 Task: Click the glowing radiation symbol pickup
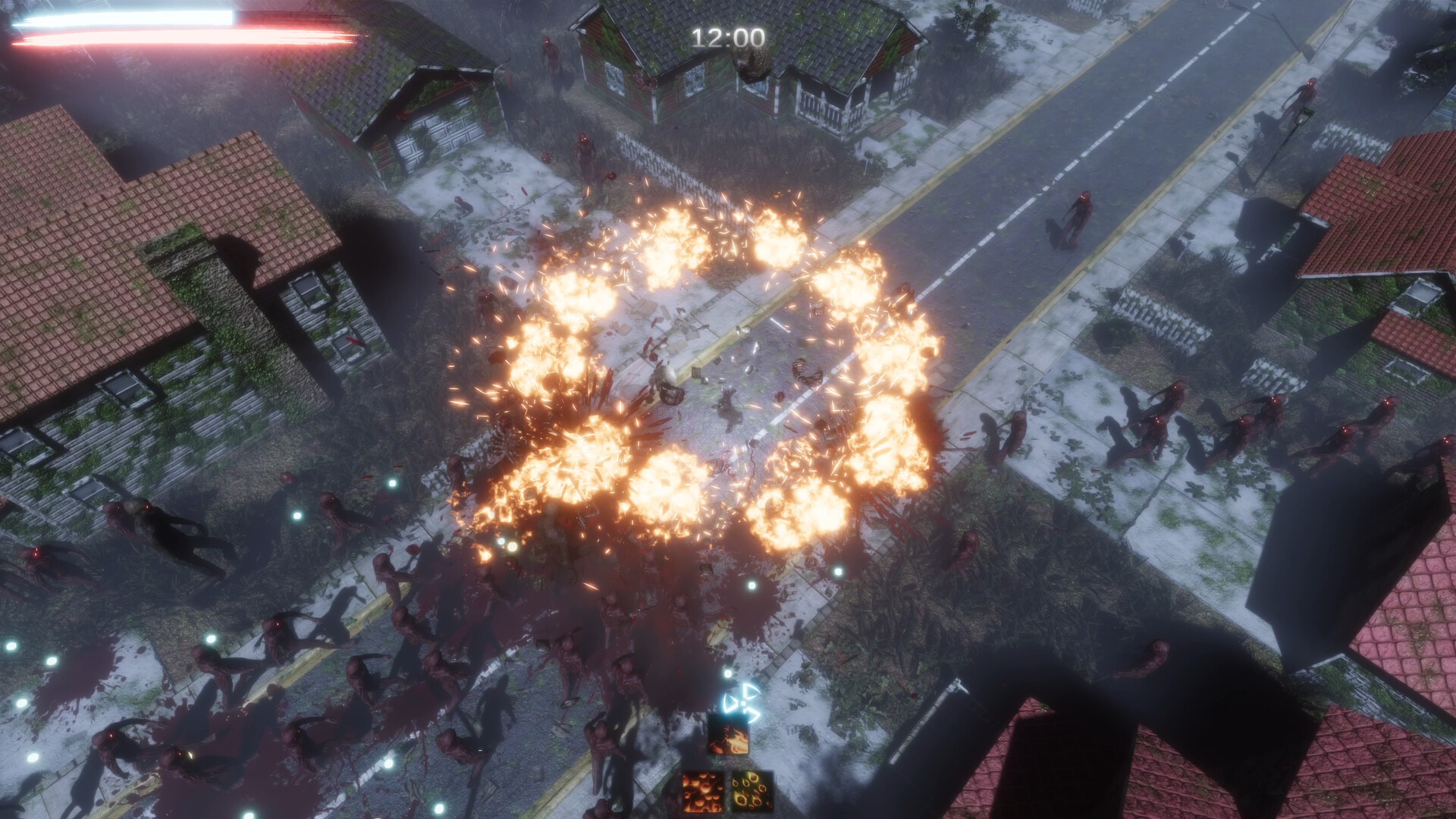coord(742,704)
